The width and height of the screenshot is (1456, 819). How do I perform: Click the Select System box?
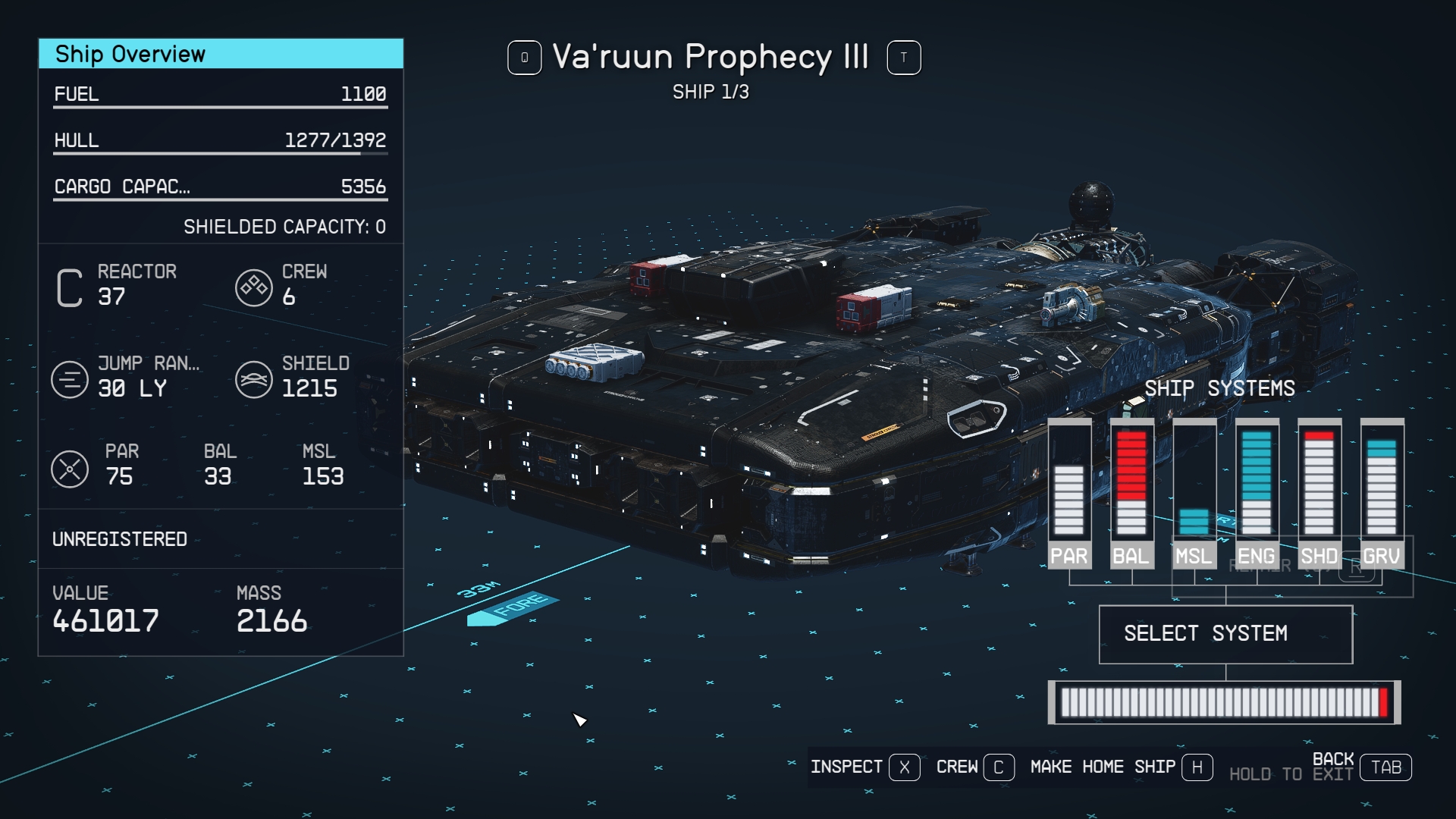(1225, 634)
